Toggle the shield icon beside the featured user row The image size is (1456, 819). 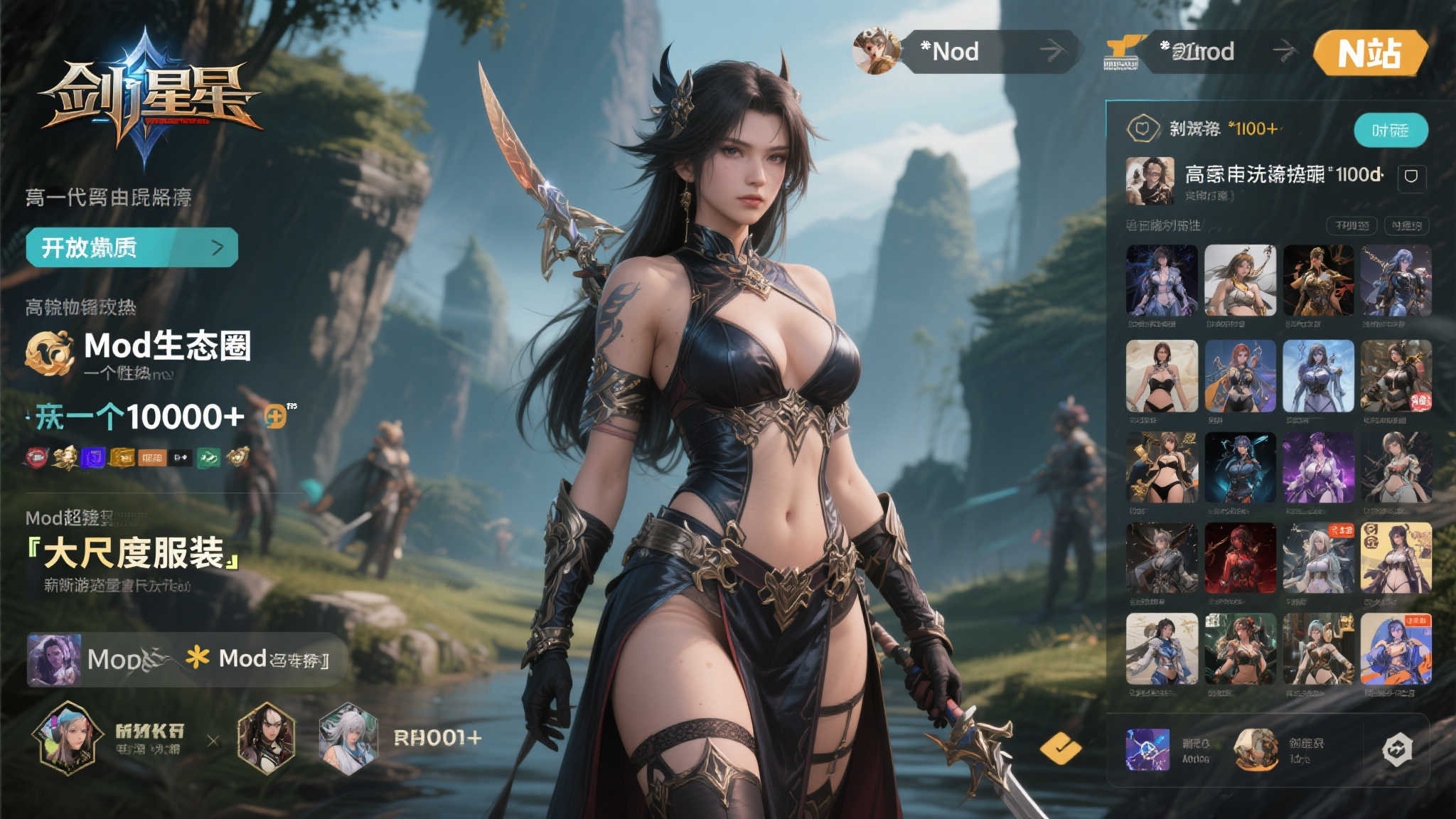1411,176
